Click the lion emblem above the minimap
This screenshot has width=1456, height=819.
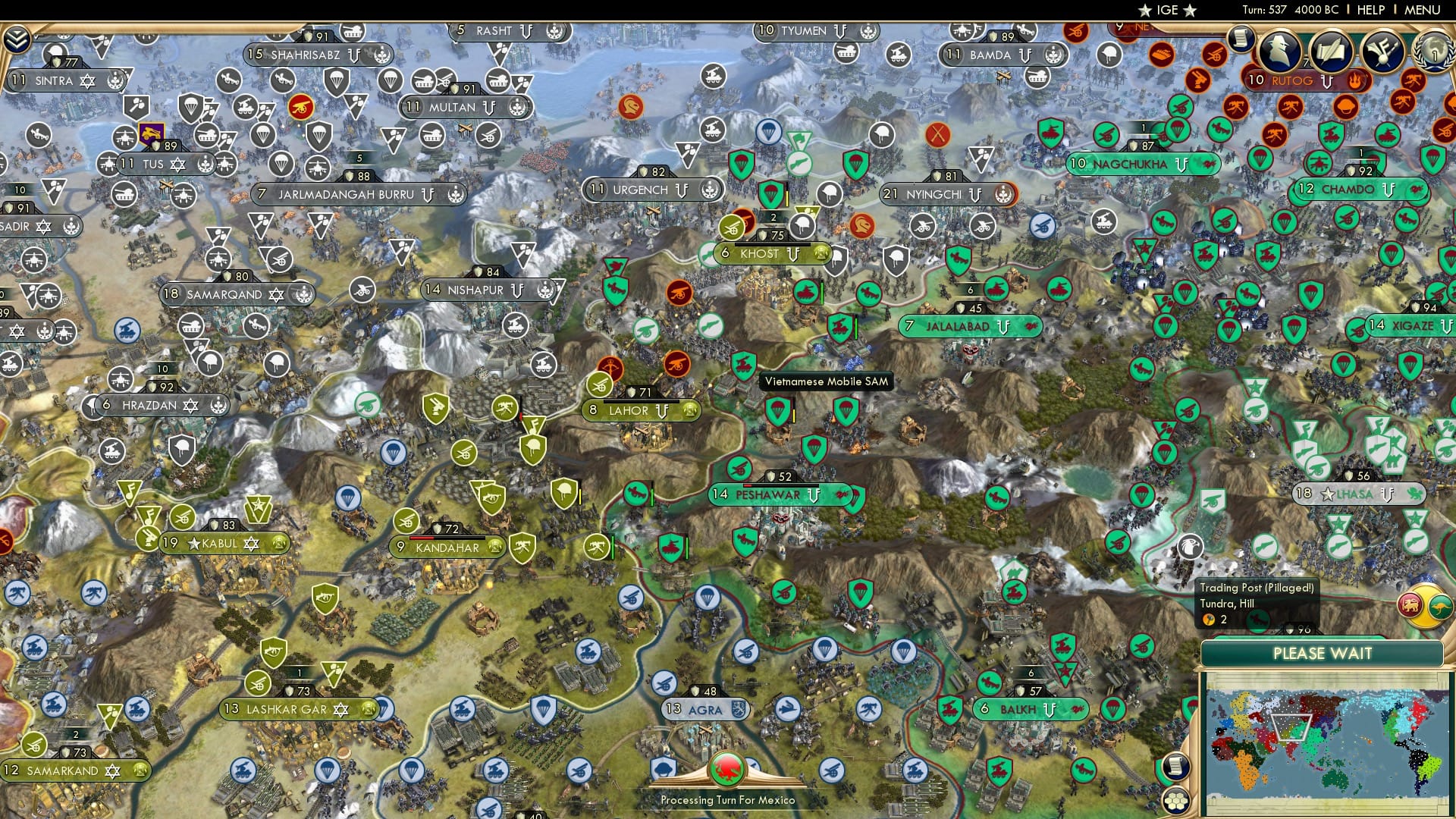tap(1409, 605)
